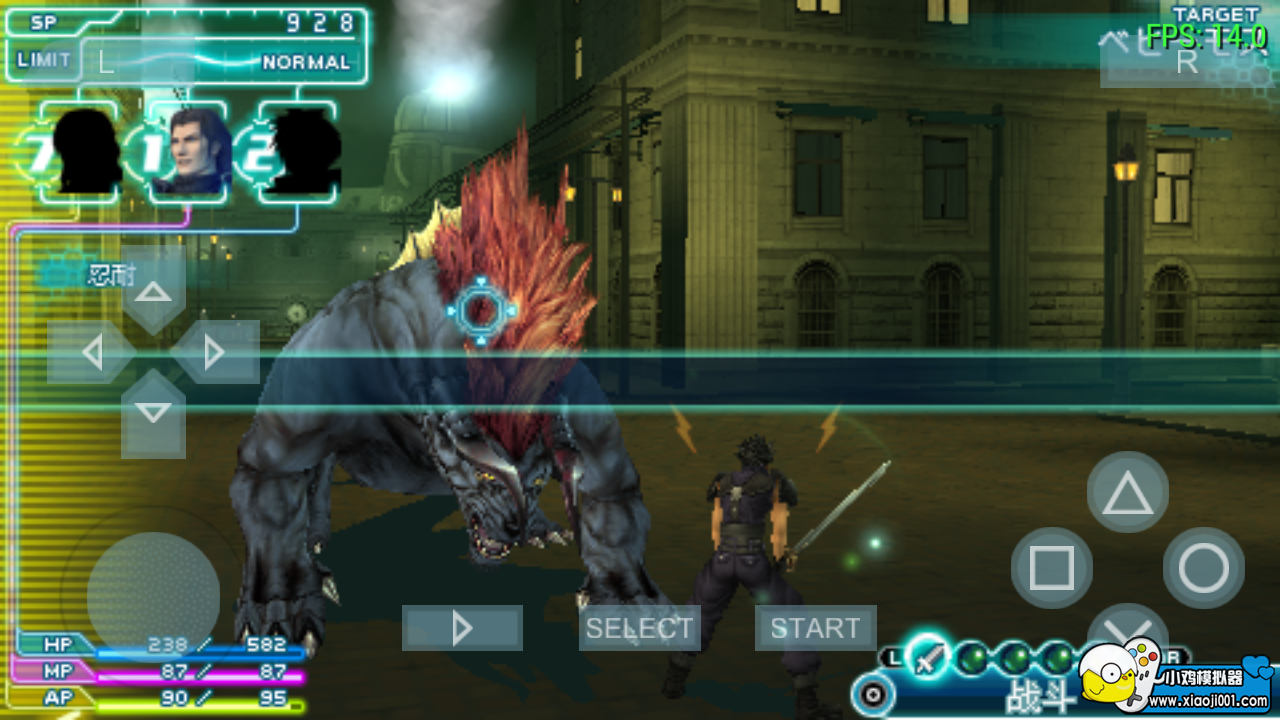Click the HP gauge bar
Screen dimensions: 1280x720
click(x=160, y=645)
